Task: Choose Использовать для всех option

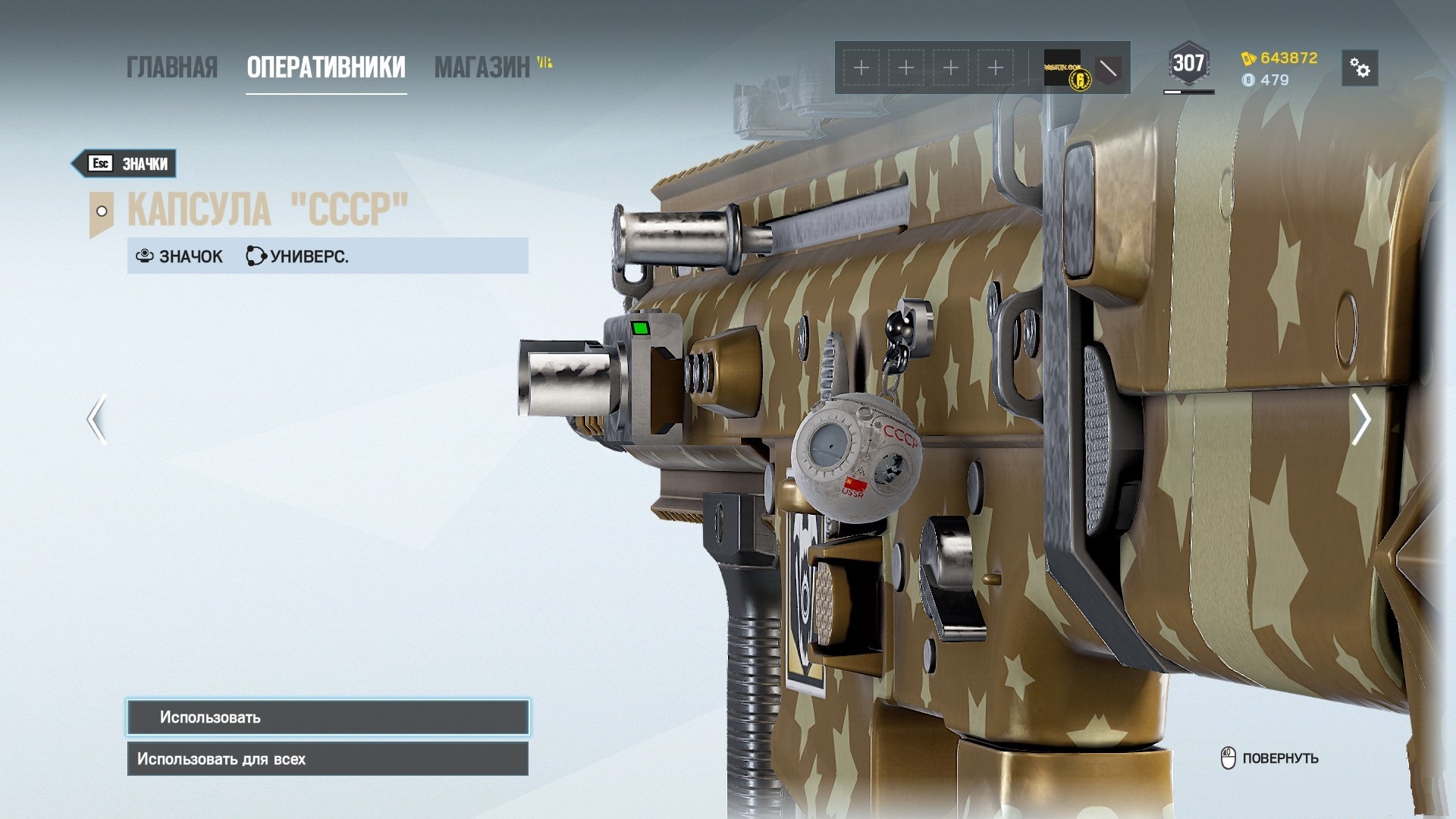Action: click(x=328, y=759)
